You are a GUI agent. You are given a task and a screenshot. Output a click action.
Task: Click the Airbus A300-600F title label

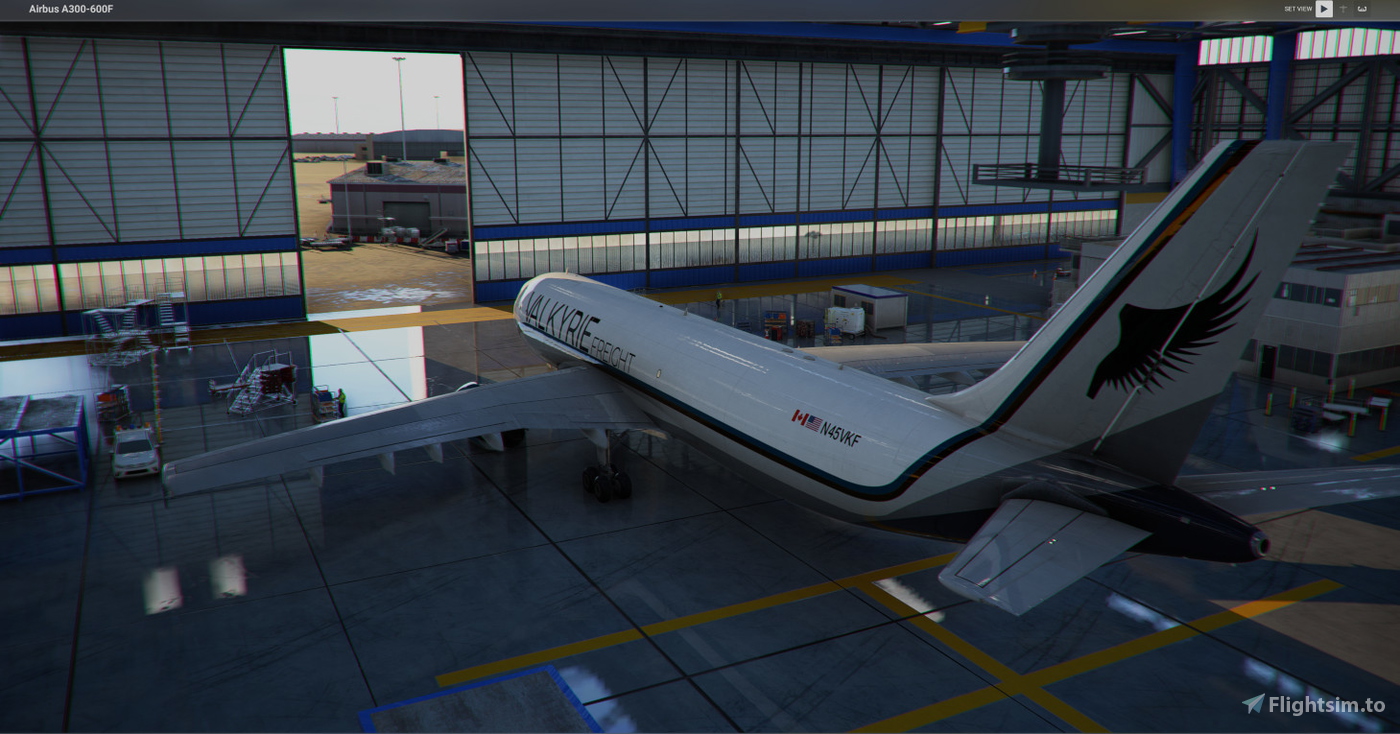pos(70,8)
